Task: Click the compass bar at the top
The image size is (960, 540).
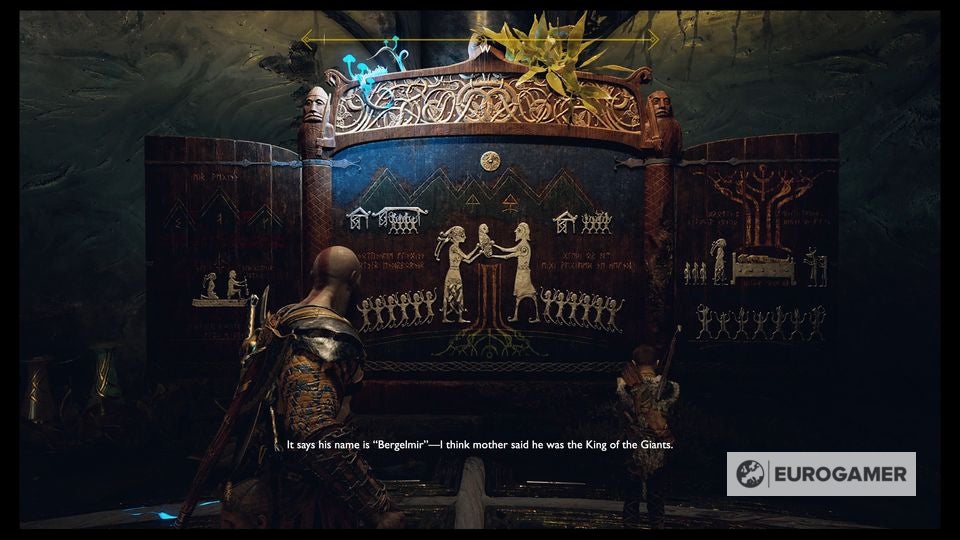Action: (480, 40)
